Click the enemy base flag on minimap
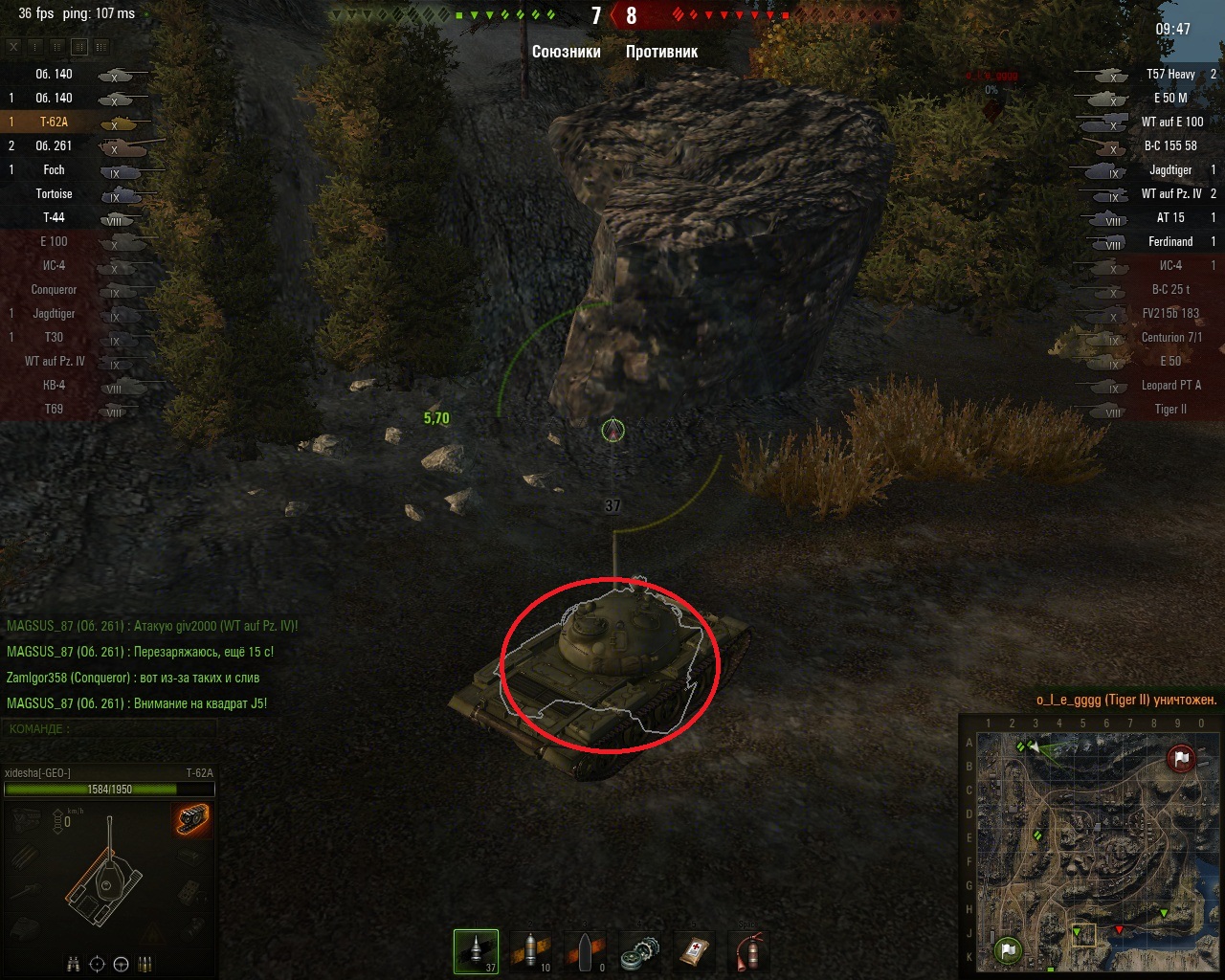 [1182, 758]
